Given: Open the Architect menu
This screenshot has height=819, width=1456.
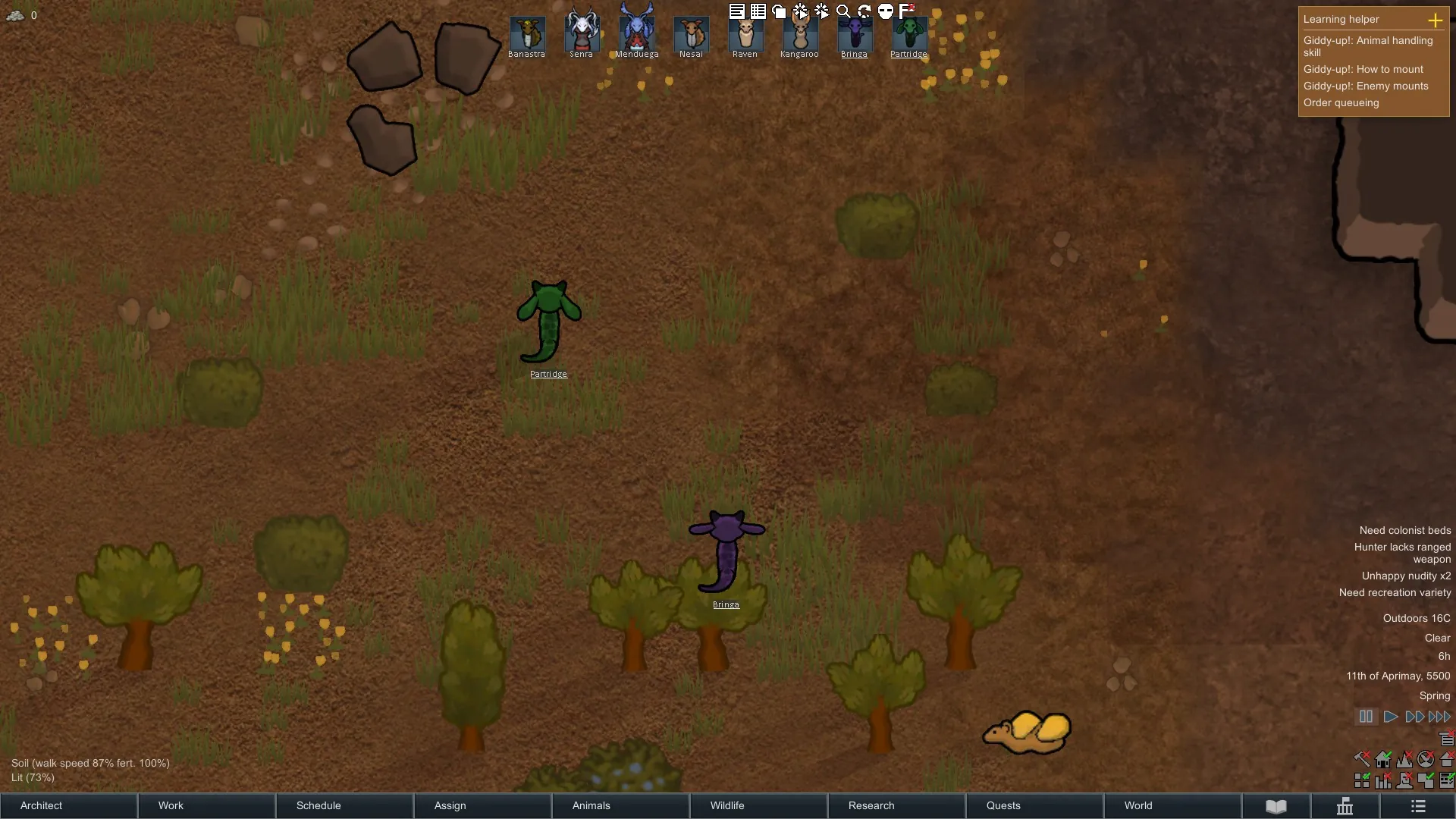Looking at the screenshot, I should coord(68,805).
